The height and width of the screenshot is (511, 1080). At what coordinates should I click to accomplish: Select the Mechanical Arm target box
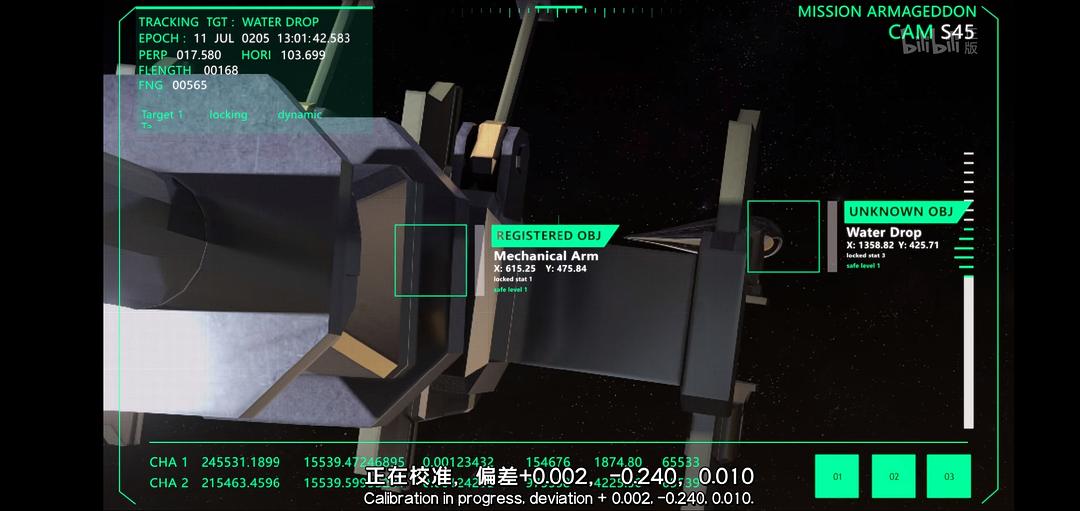click(x=430, y=260)
